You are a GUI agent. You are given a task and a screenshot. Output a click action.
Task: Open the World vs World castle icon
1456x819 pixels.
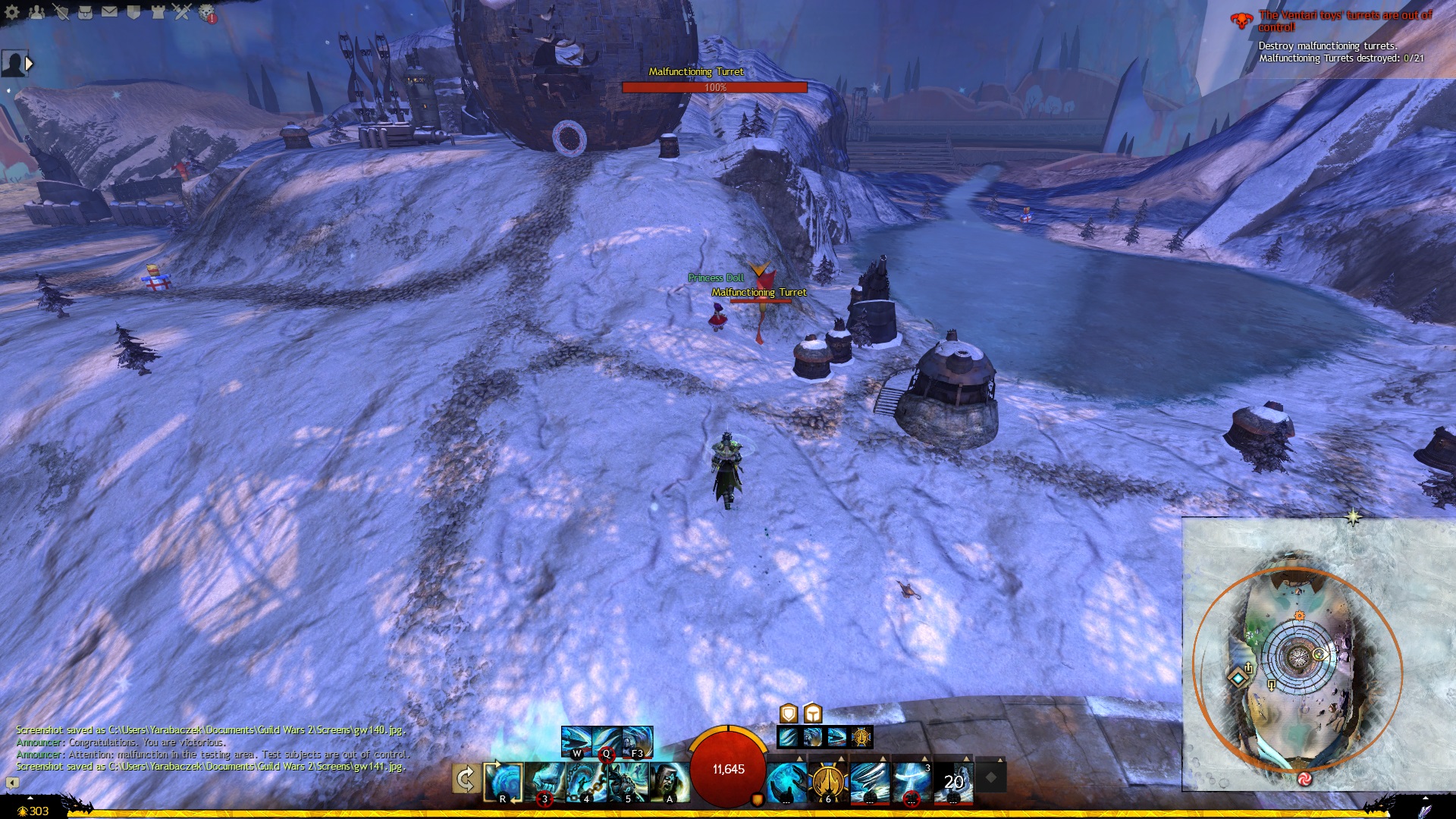[x=158, y=12]
